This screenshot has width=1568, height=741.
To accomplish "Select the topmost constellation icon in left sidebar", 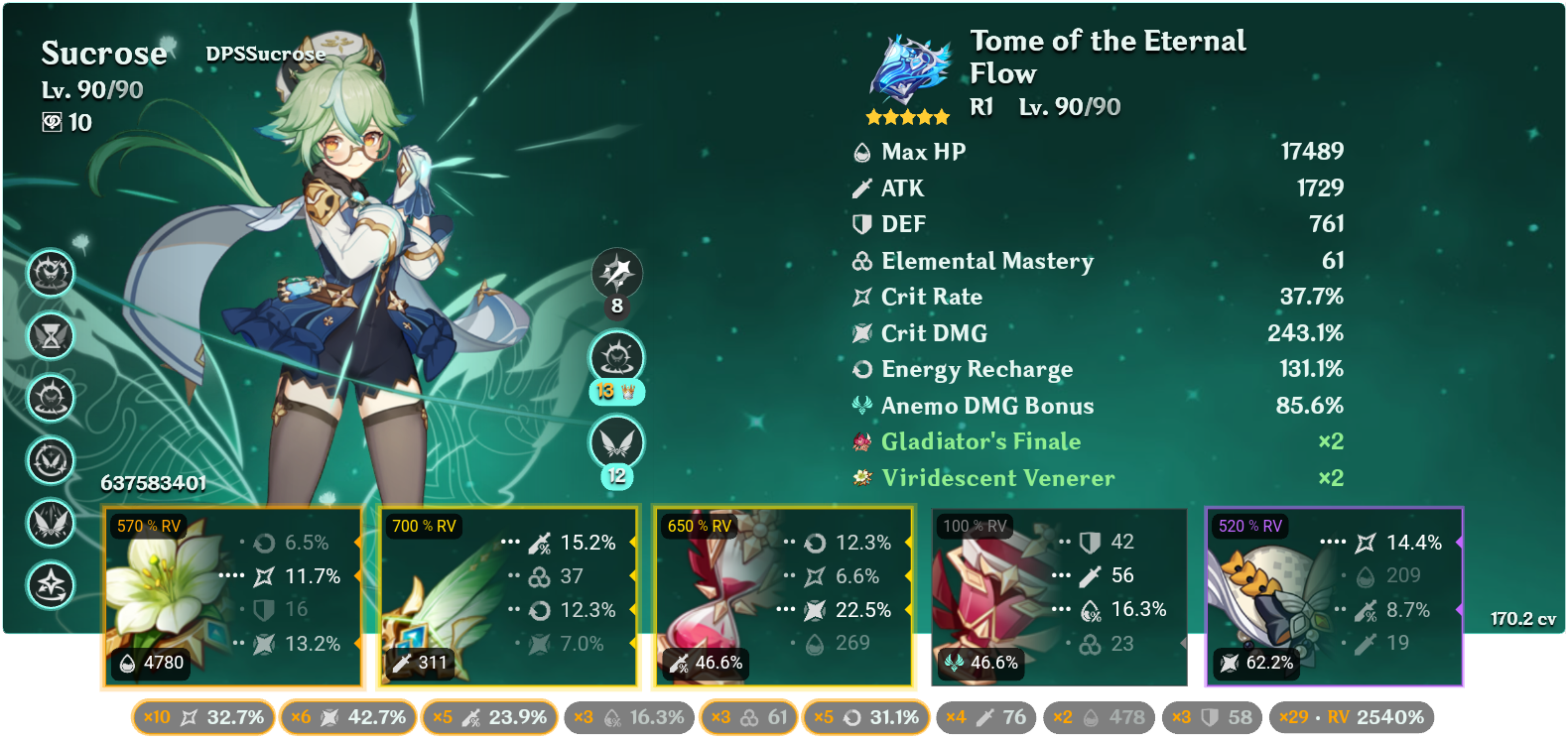I will 50,275.
